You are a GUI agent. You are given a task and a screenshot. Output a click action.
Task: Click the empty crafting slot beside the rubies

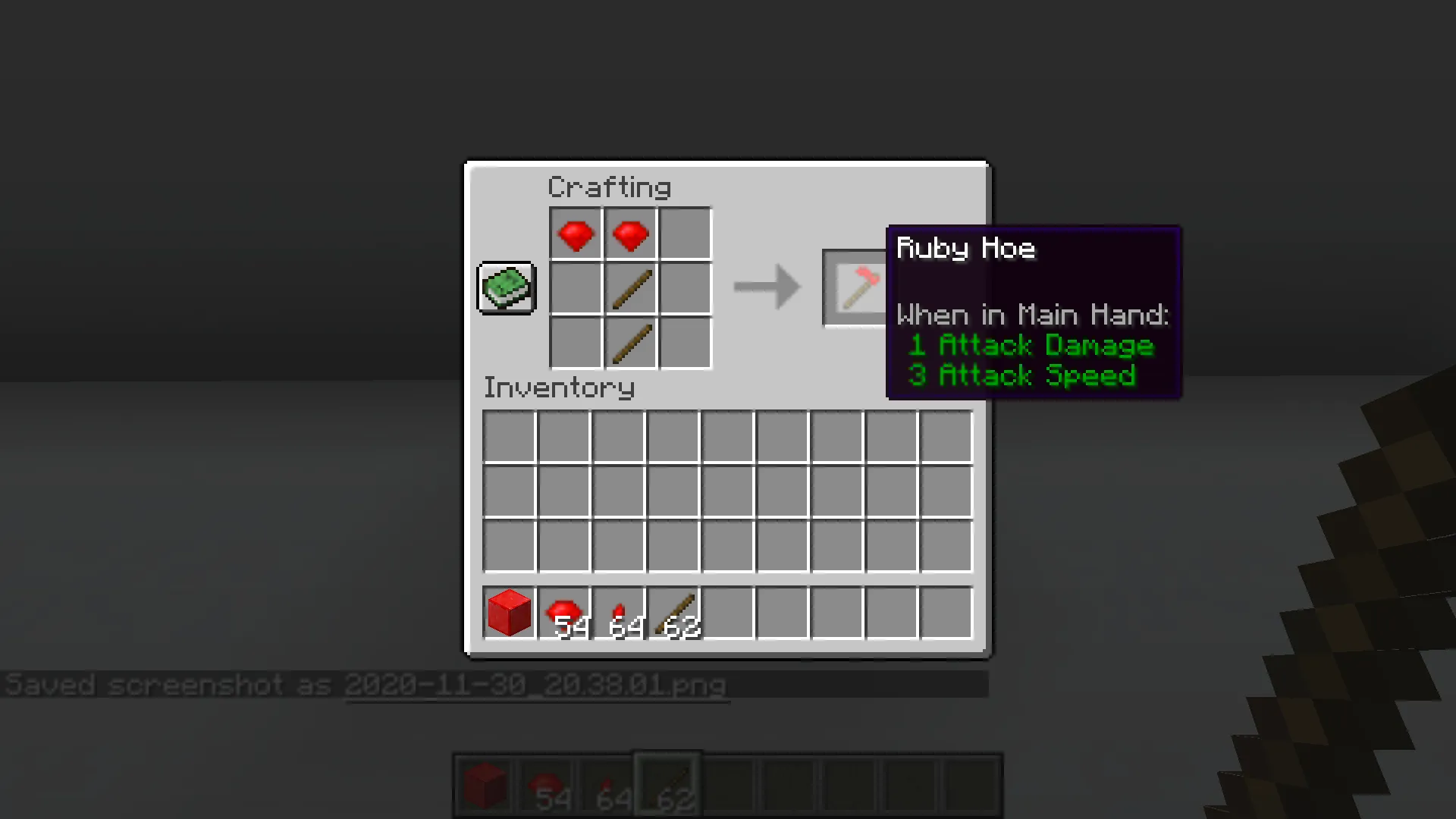click(x=684, y=234)
